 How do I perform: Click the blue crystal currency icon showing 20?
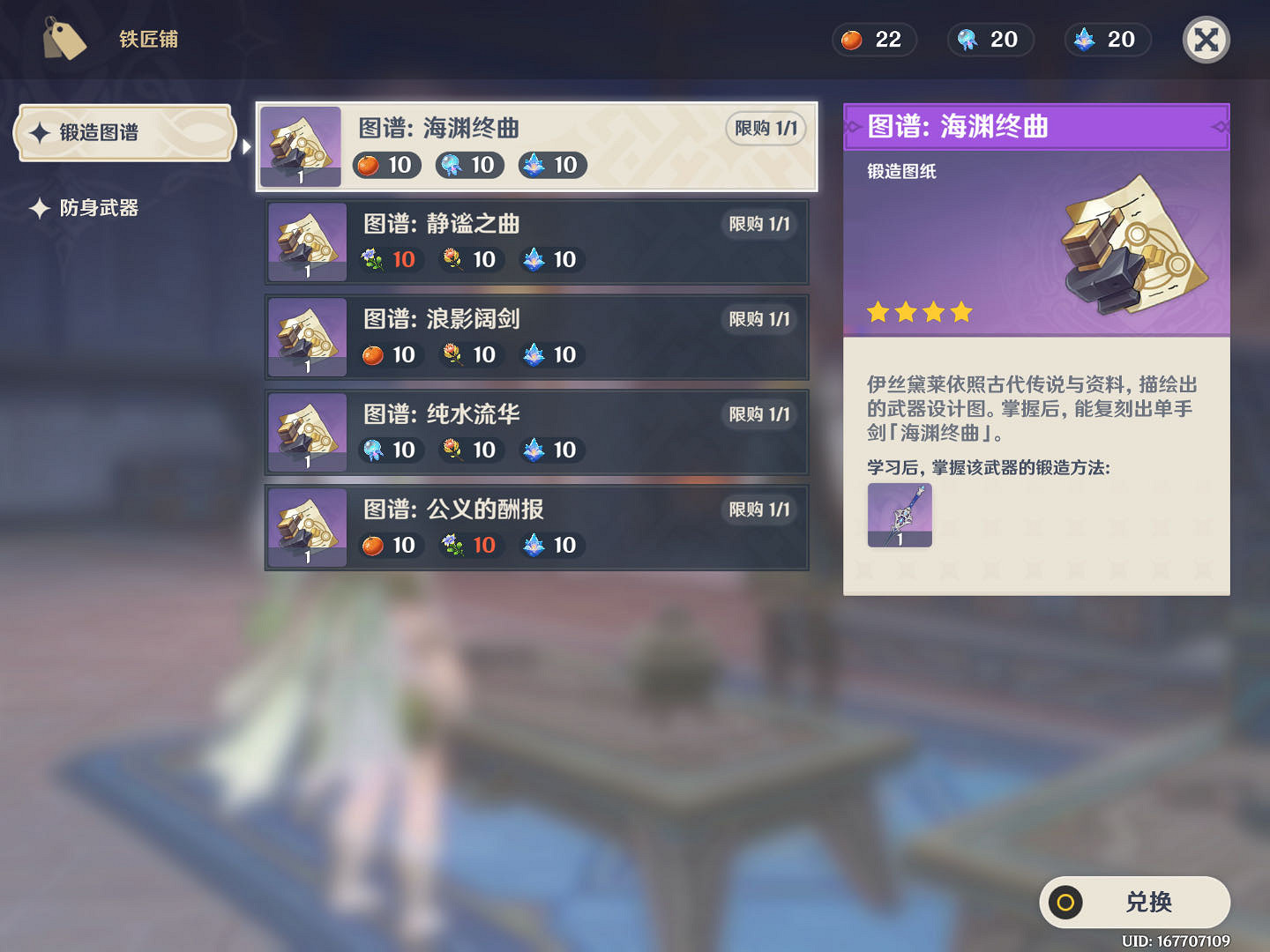[1082, 40]
